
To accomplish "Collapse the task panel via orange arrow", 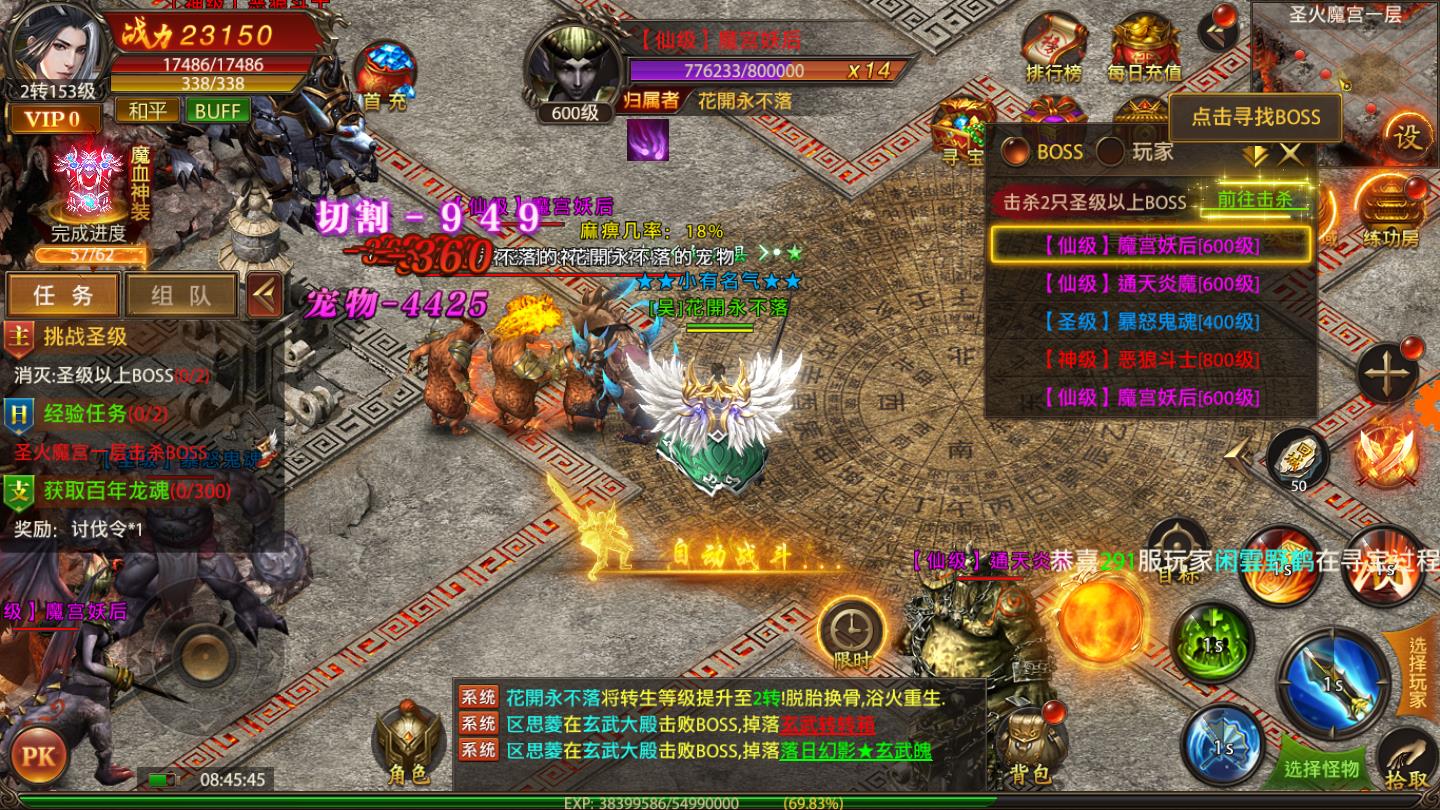I will 265,294.
